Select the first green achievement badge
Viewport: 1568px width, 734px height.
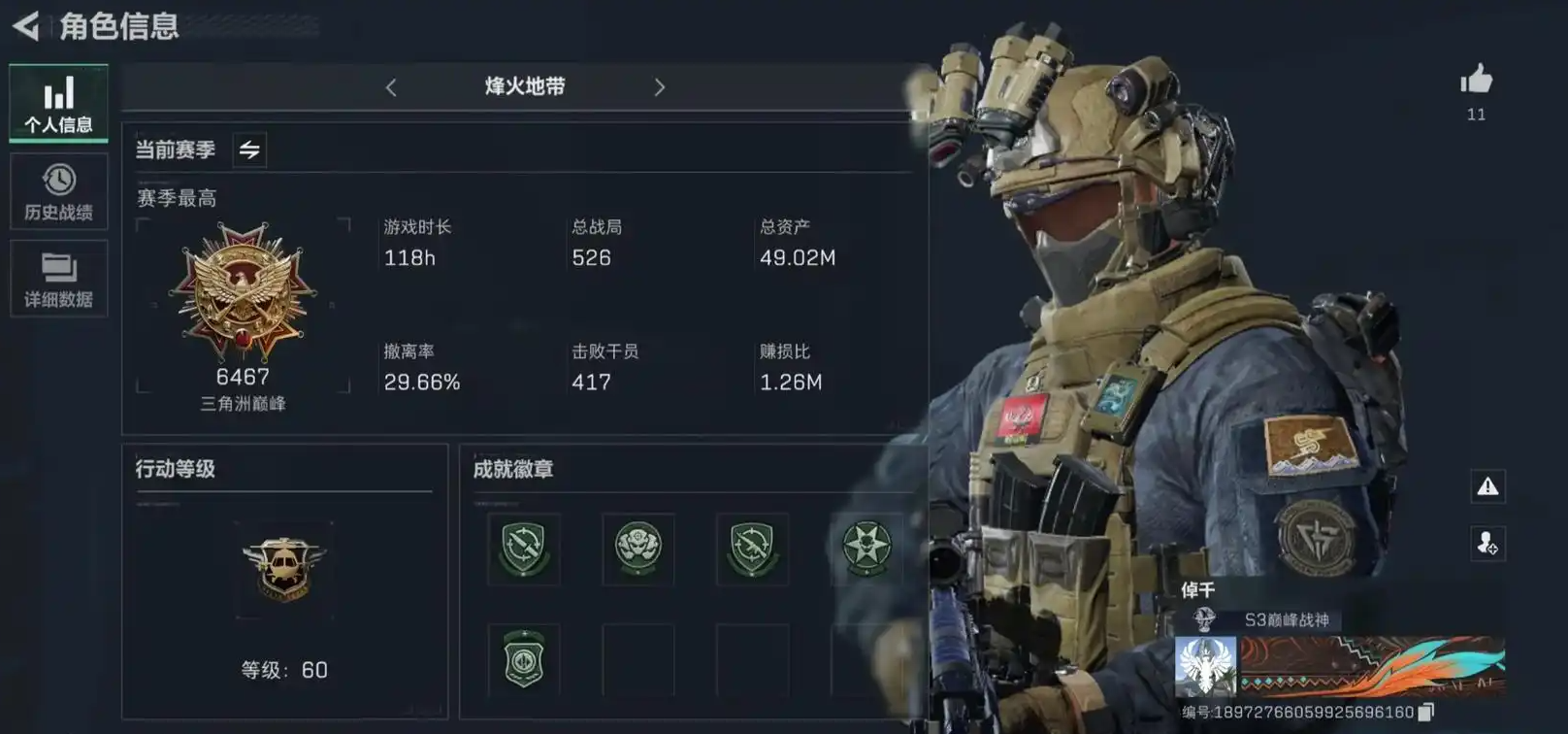(x=522, y=550)
